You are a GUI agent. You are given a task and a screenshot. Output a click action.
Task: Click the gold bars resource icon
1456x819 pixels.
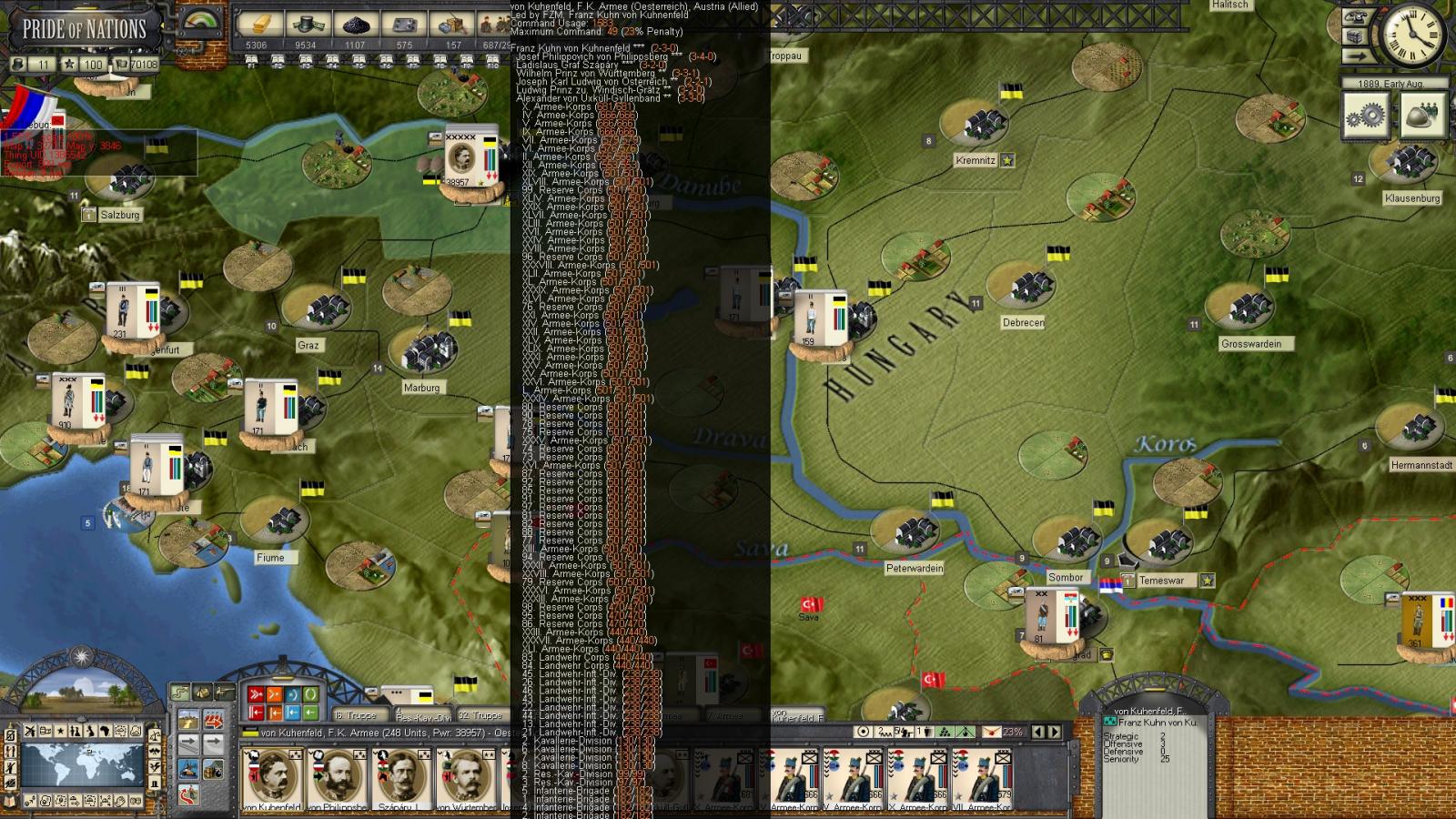(258, 25)
